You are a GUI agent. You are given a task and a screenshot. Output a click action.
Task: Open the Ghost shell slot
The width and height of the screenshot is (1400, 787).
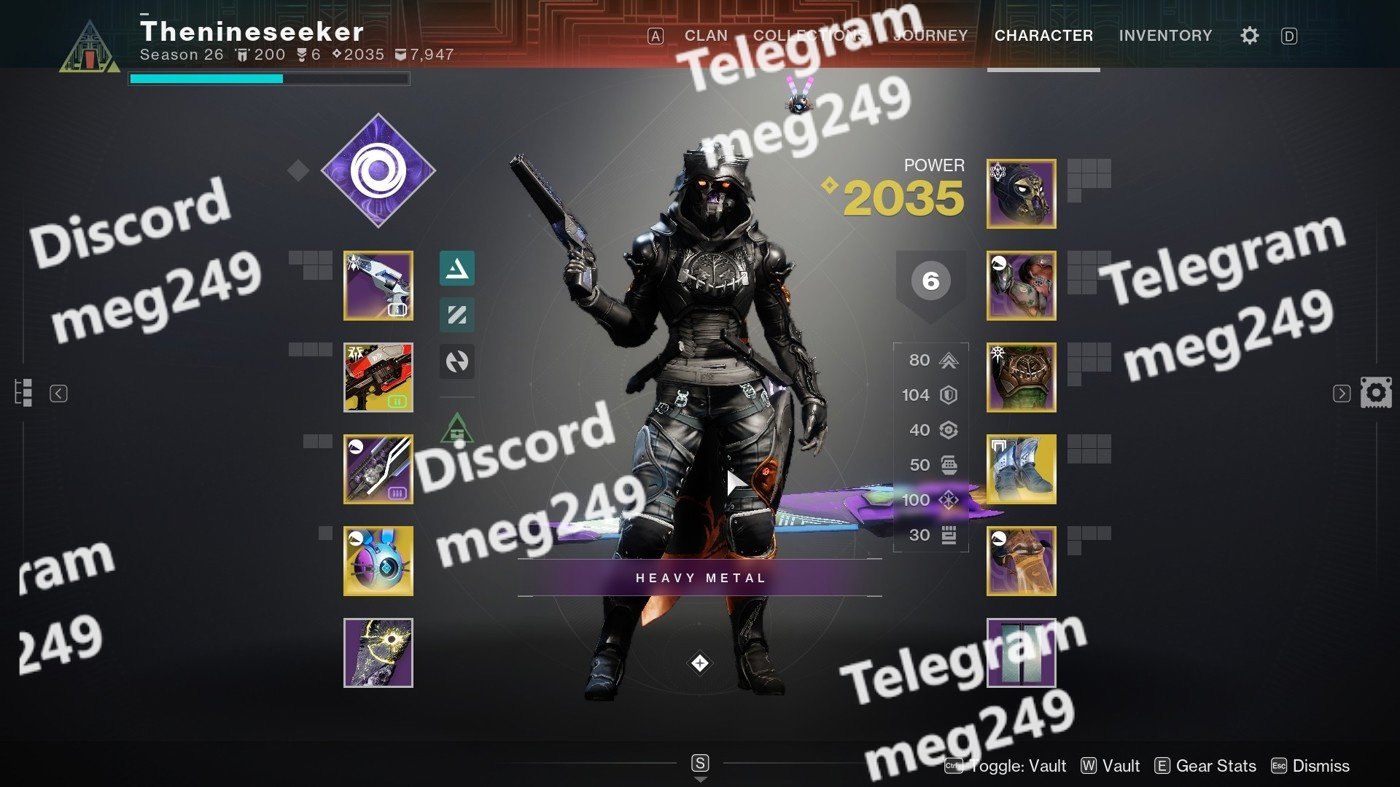tap(378, 561)
